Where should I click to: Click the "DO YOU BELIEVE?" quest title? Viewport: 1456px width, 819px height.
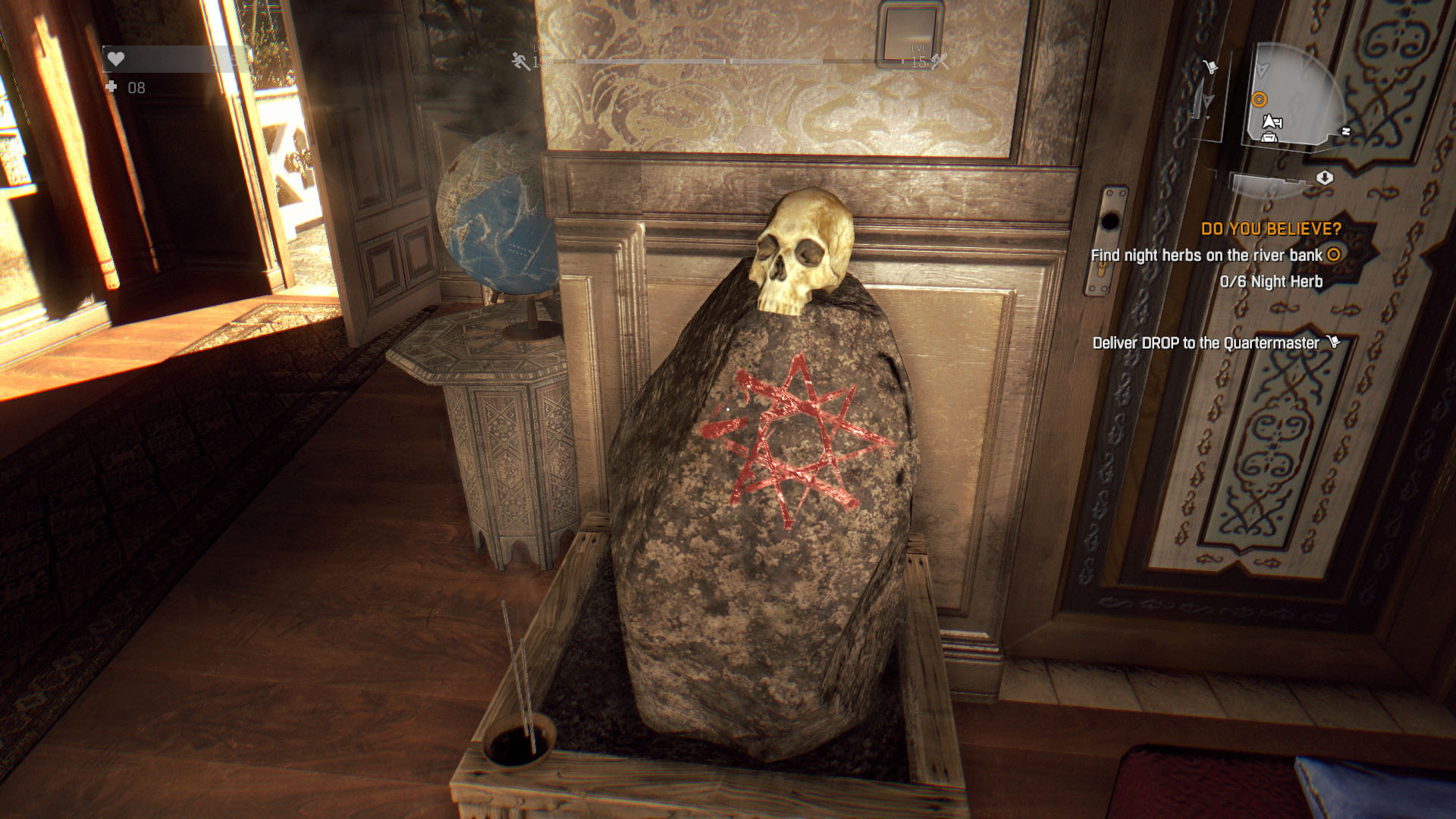click(1271, 229)
